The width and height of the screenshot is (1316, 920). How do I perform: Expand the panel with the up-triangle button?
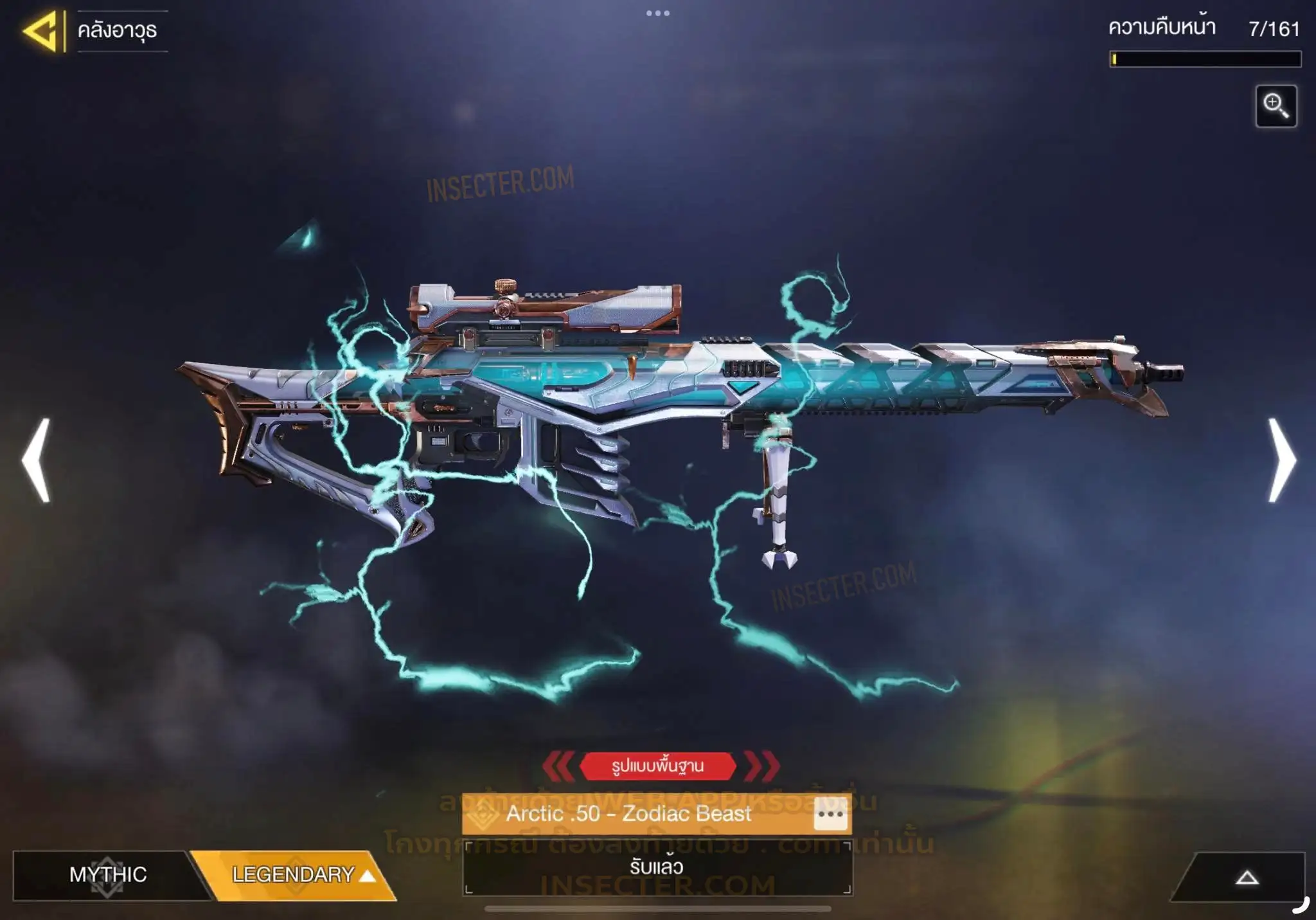pos(1247,878)
